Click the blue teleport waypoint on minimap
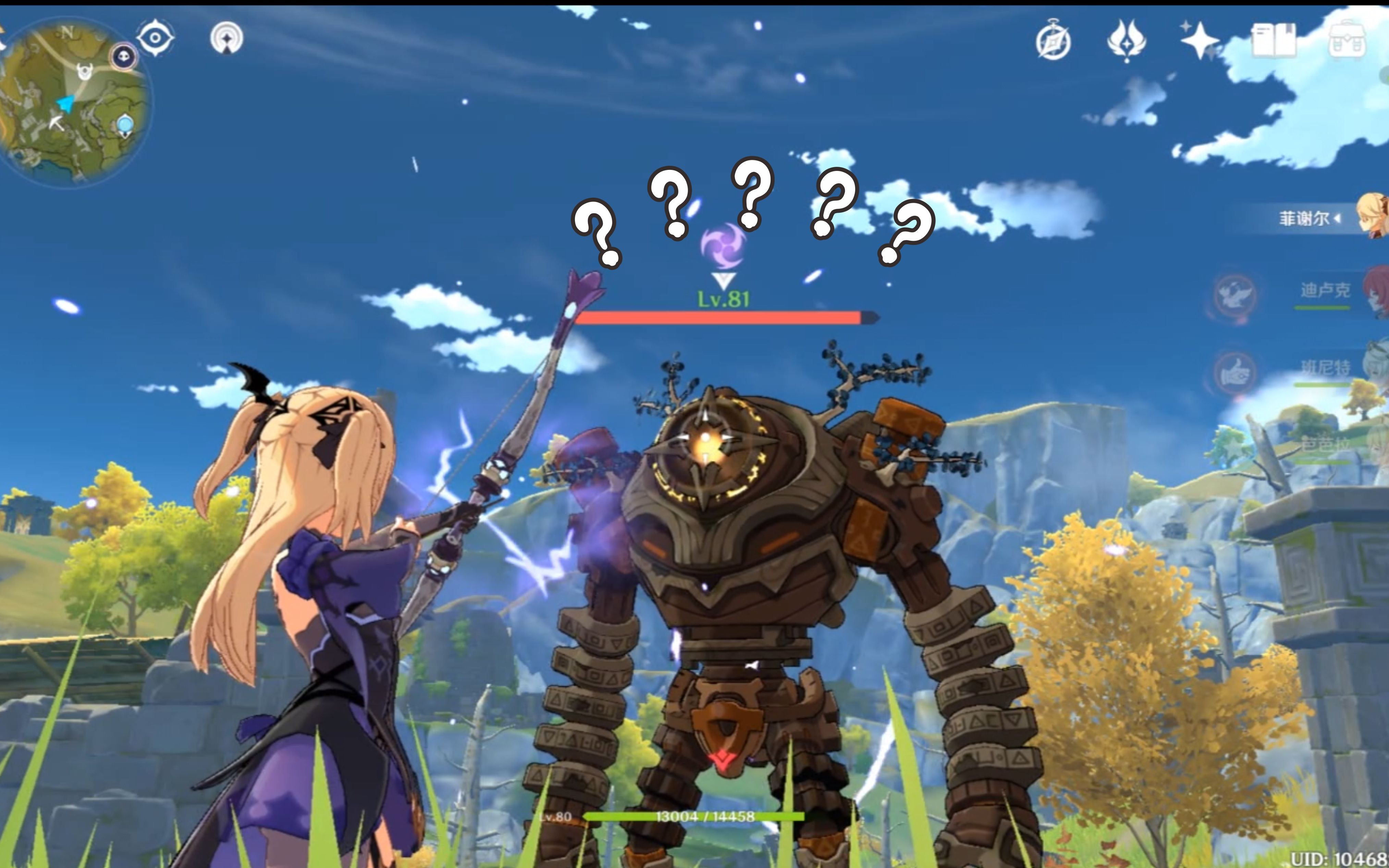 point(125,125)
